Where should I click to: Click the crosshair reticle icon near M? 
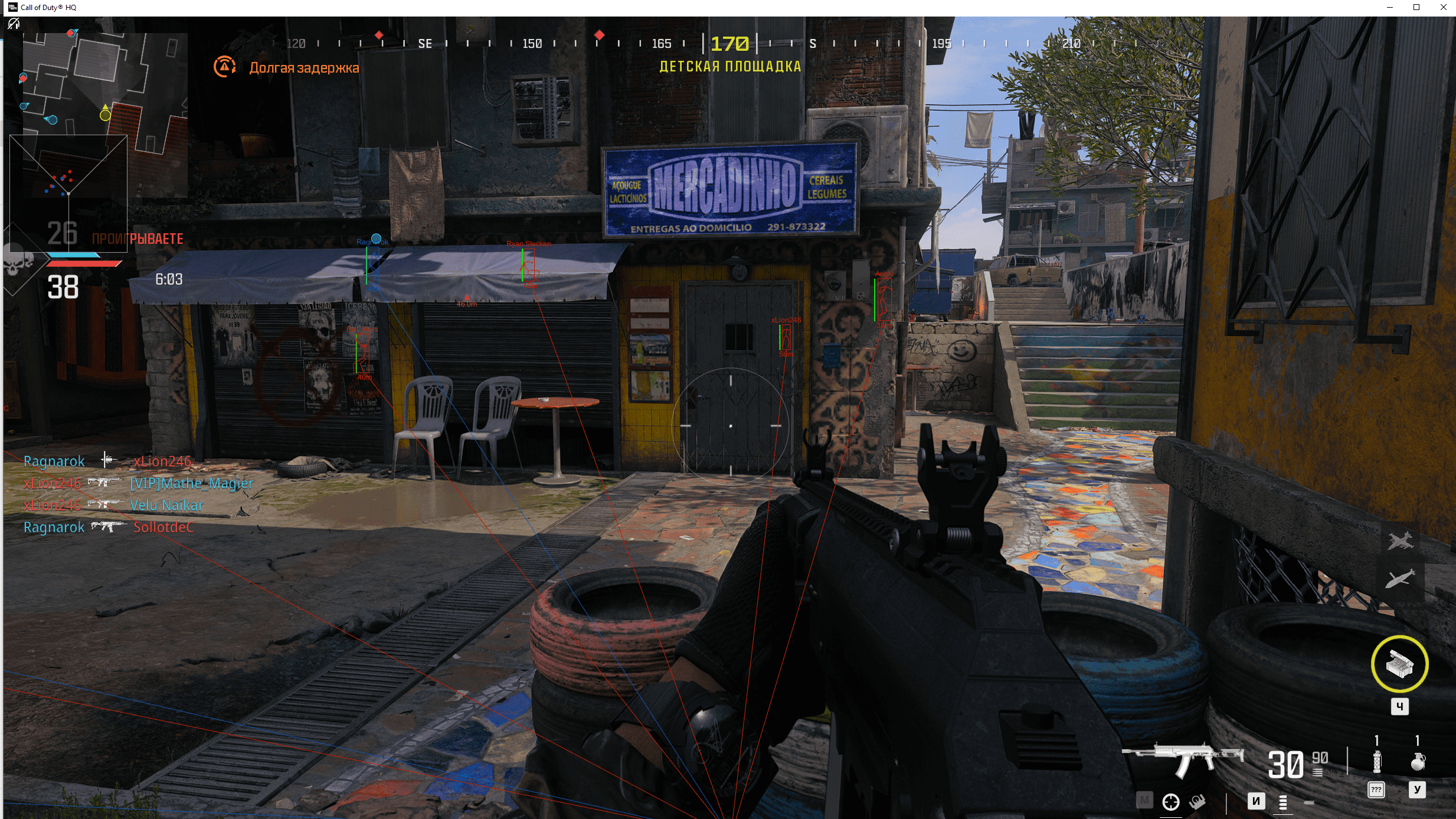pyautogui.click(x=1171, y=802)
